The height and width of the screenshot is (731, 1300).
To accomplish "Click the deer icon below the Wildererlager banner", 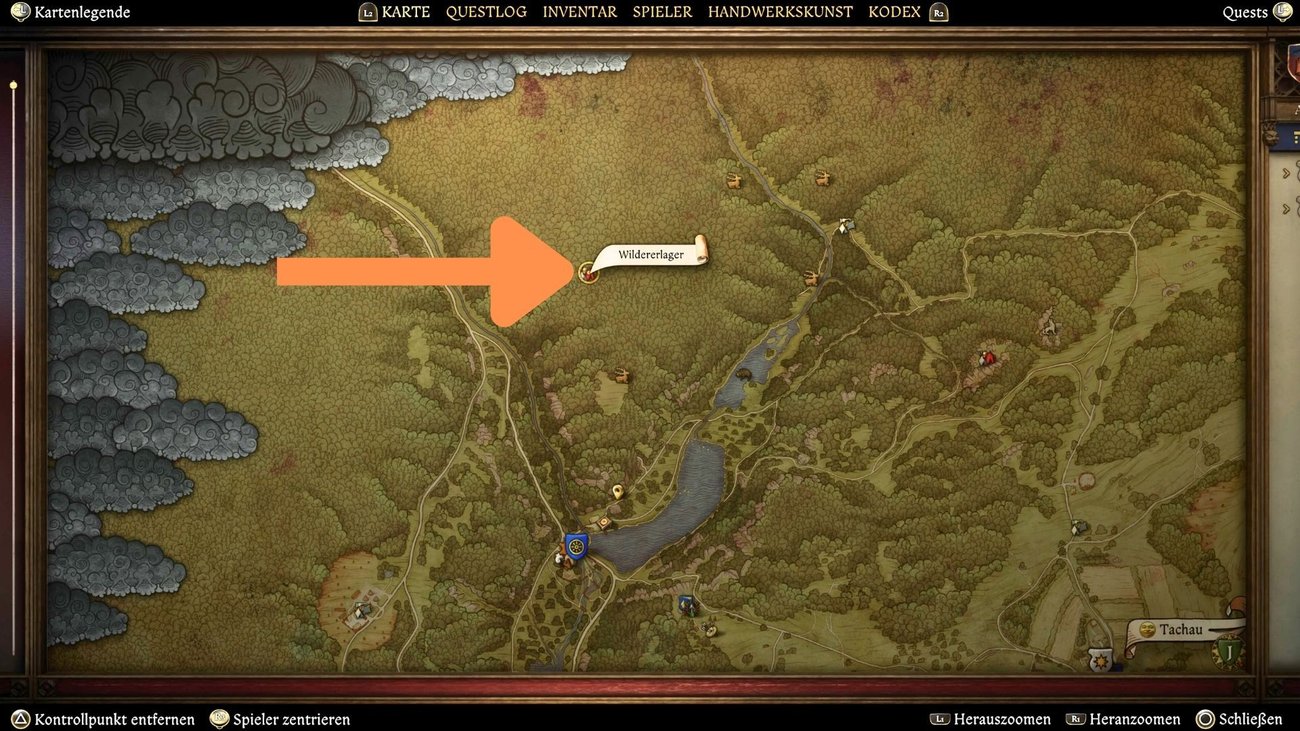I will click(x=620, y=374).
